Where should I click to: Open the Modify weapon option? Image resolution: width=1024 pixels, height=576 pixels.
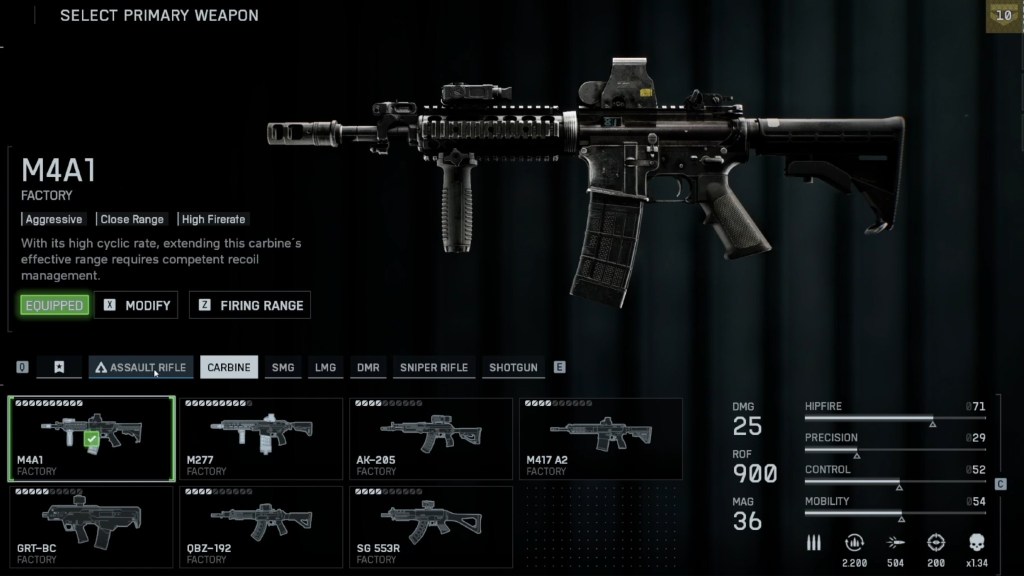(136, 305)
